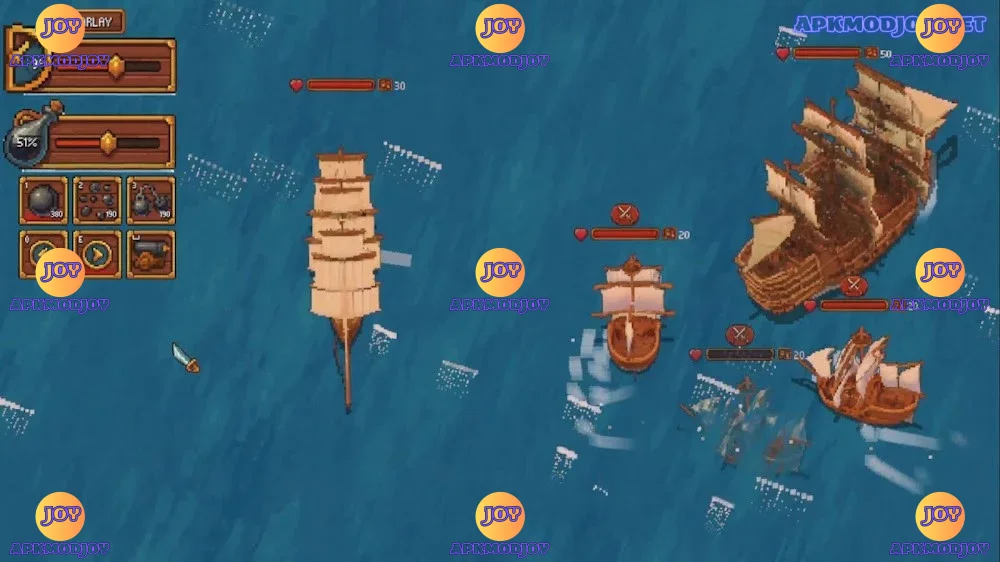
Task: Select the grapeshot ammo slot
Action: click(97, 200)
